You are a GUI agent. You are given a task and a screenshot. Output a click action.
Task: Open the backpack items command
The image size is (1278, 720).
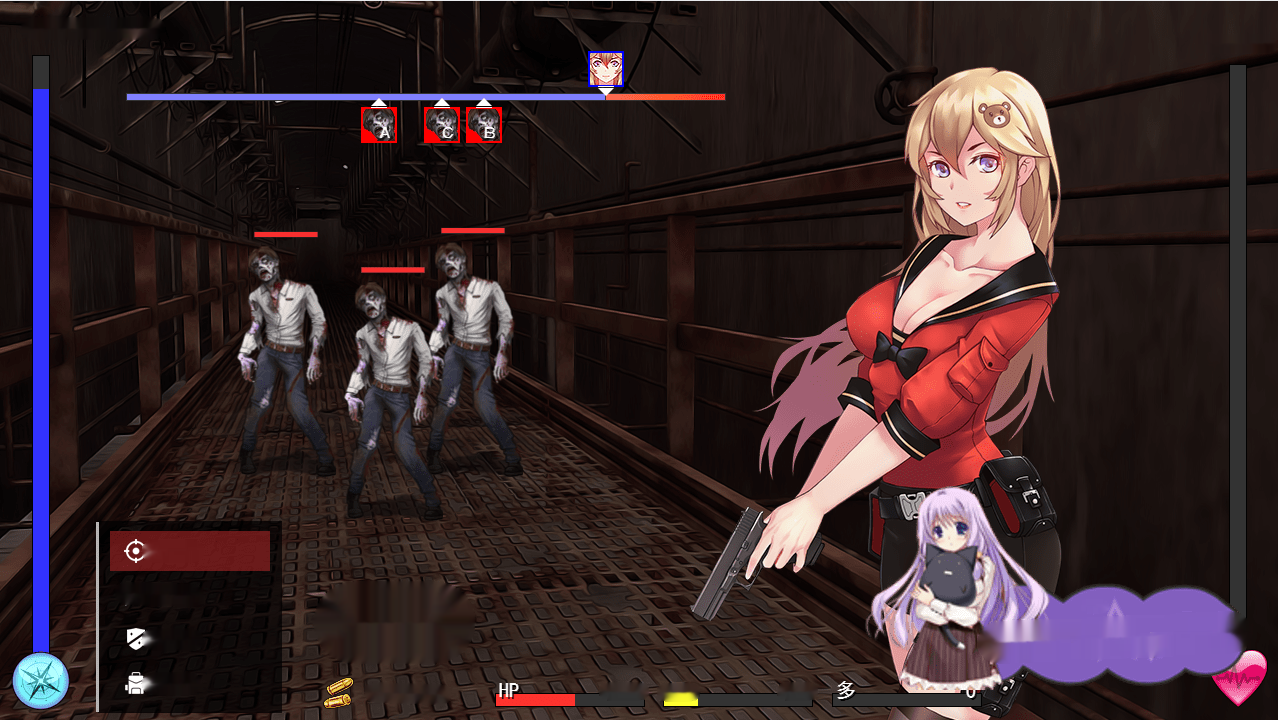(136, 683)
